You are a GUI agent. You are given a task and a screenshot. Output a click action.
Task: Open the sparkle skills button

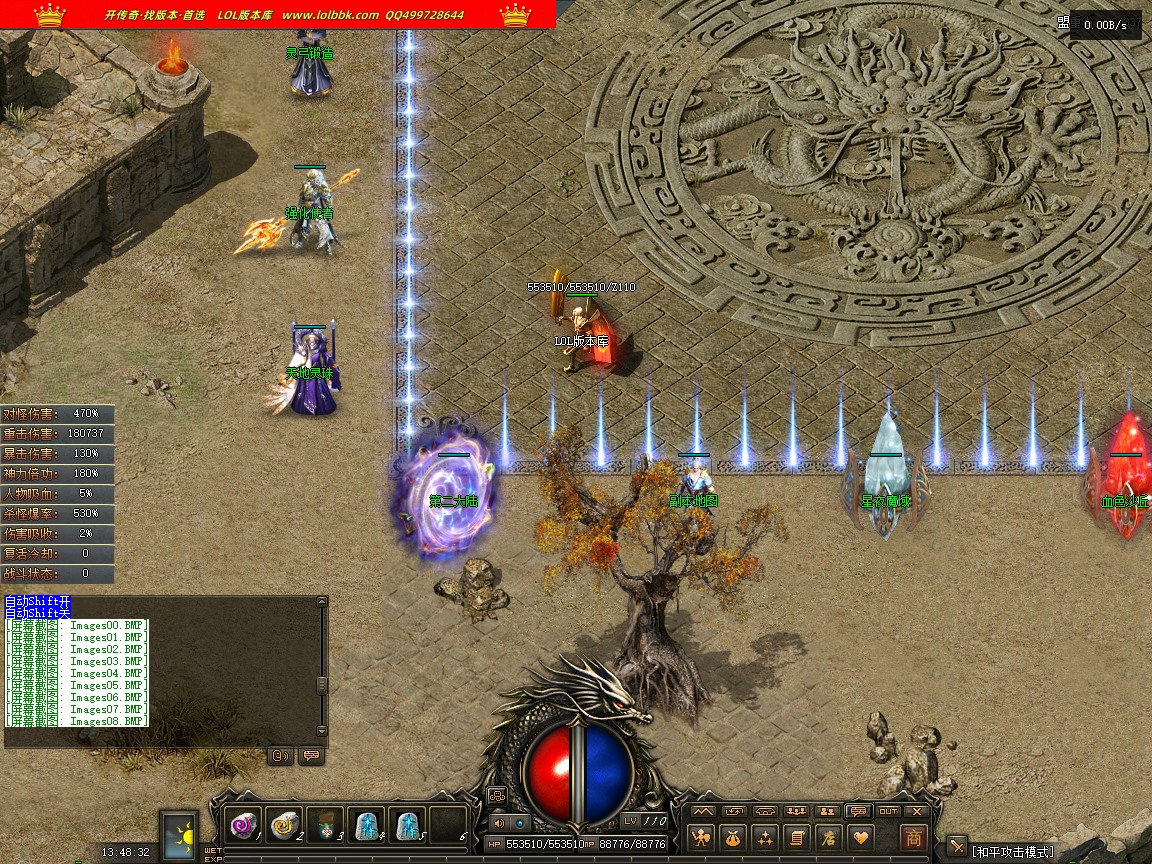pyautogui.click(x=765, y=838)
